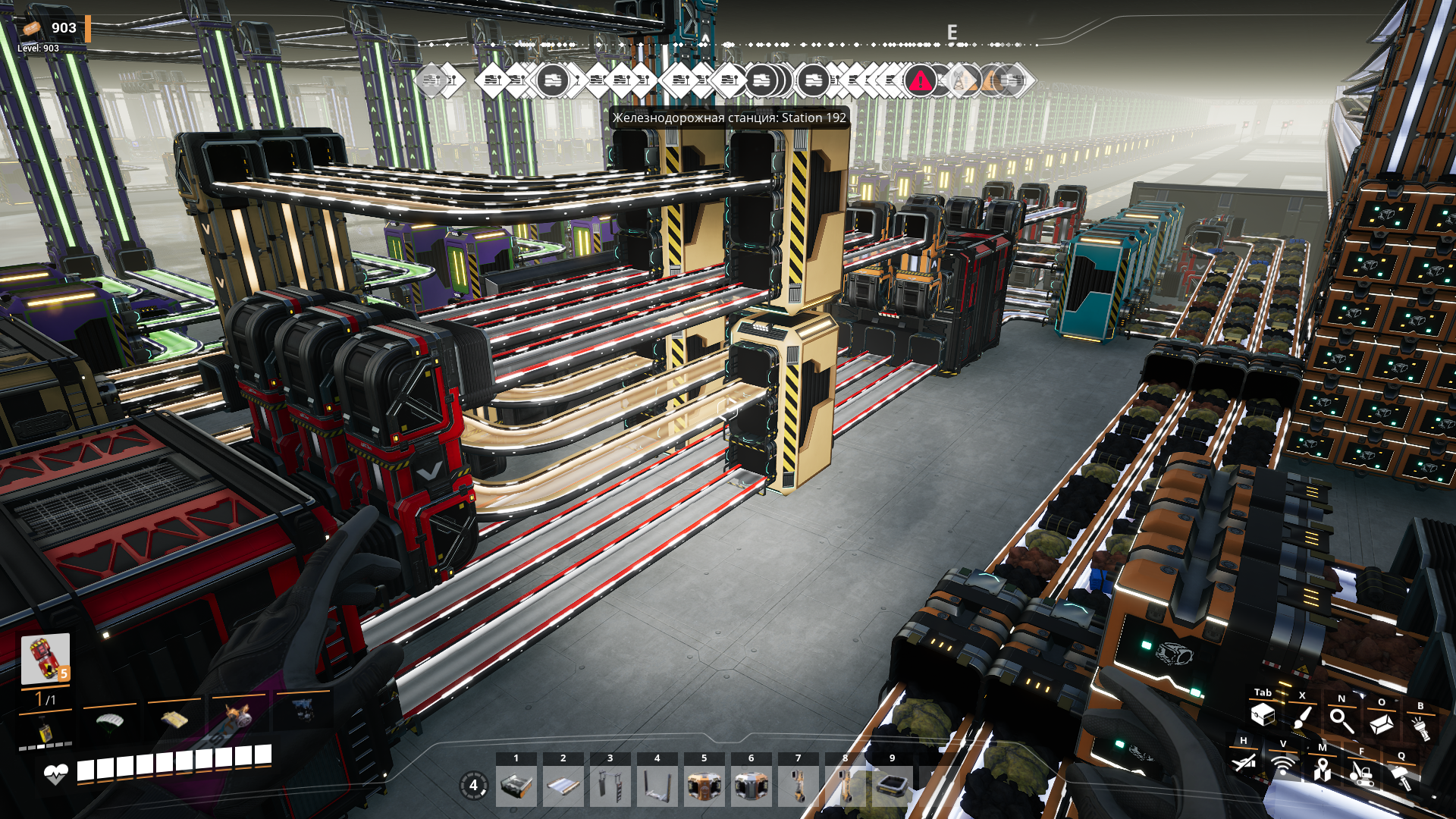
Task: Pick the U-shaped frame in hotbar slot 4
Action: click(x=657, y=786)
